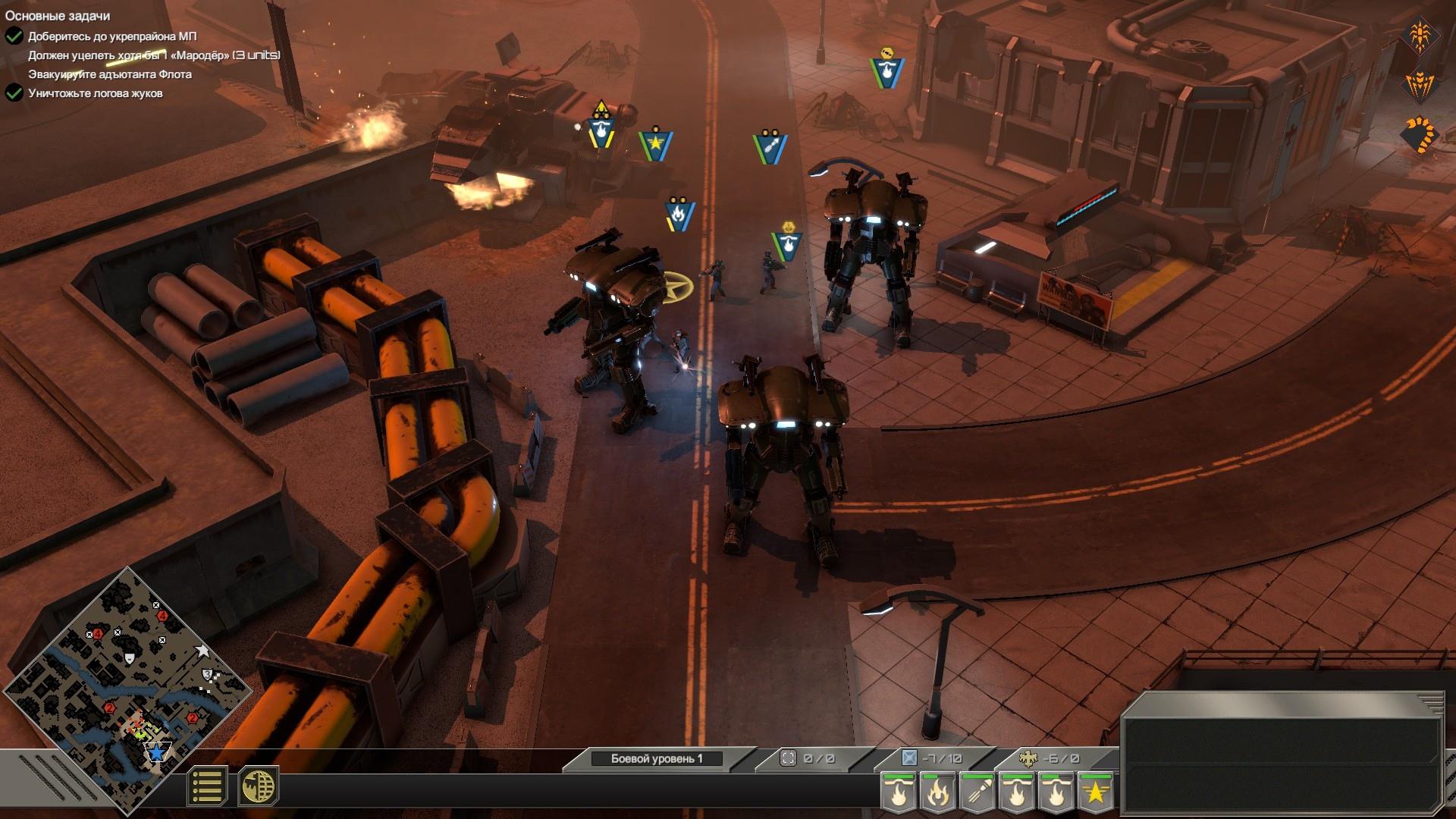Select the ringed-flame squad card

(x=937, y=793)
